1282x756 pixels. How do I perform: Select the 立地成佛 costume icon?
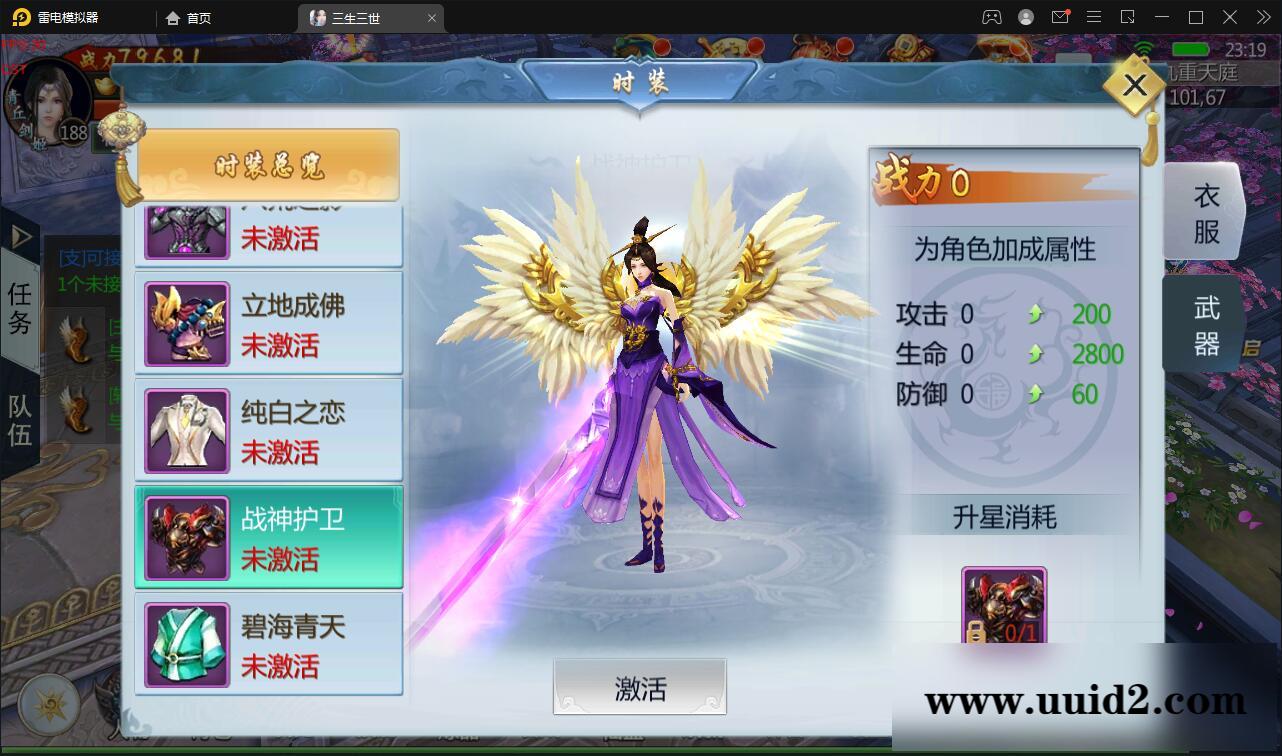pos(186,321)
